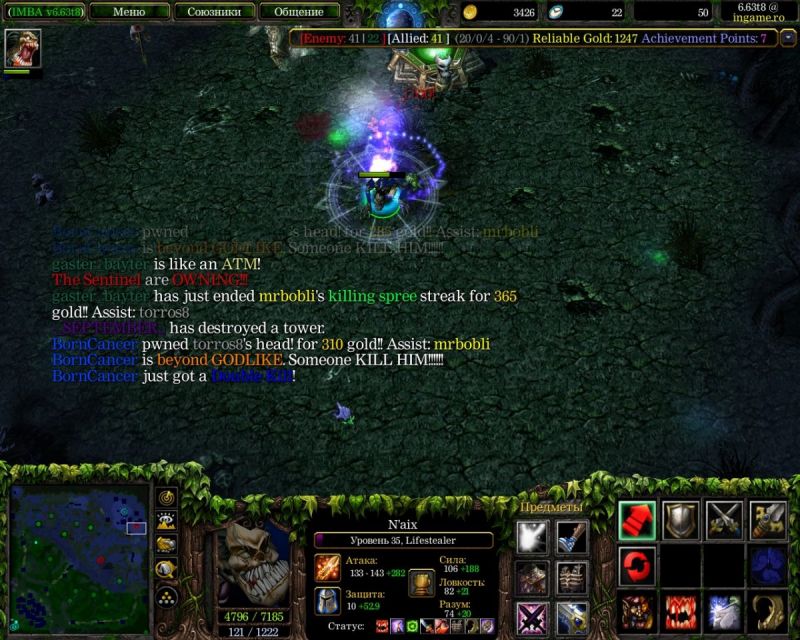Toggle minimap ally color mode button
800x640 pixels.
tap(166, 545)
